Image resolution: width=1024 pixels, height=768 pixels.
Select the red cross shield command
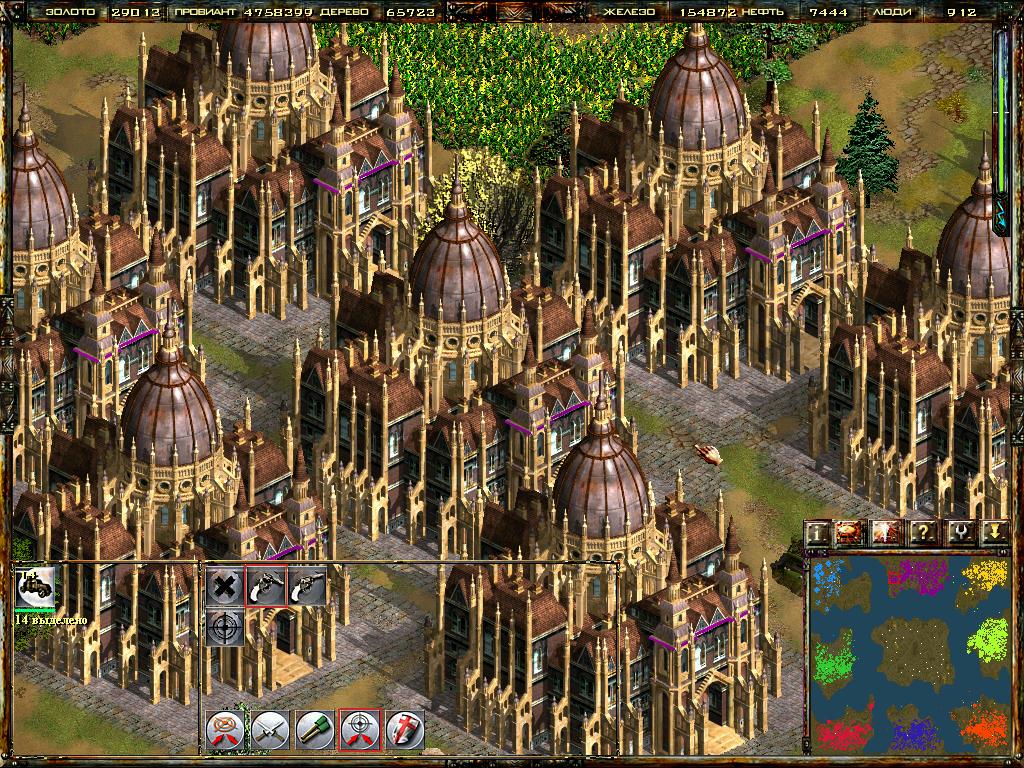(x=404, y=730)
